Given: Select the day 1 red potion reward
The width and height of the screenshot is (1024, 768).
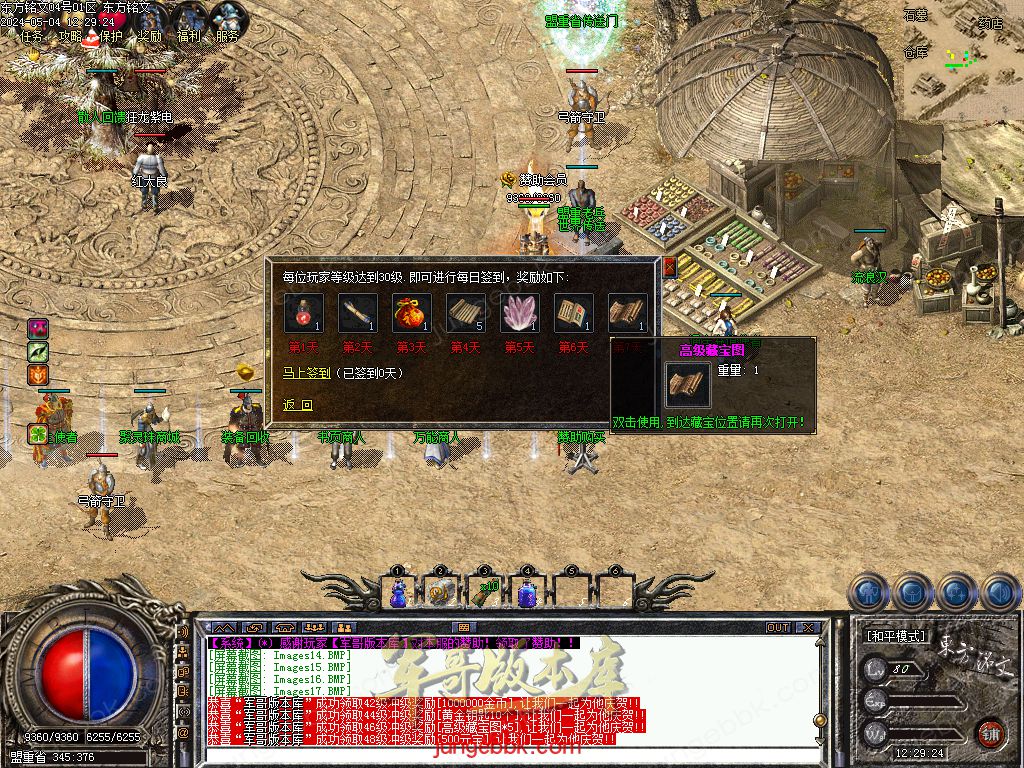Looking at the screenshot, I should (x=303, y=313).
